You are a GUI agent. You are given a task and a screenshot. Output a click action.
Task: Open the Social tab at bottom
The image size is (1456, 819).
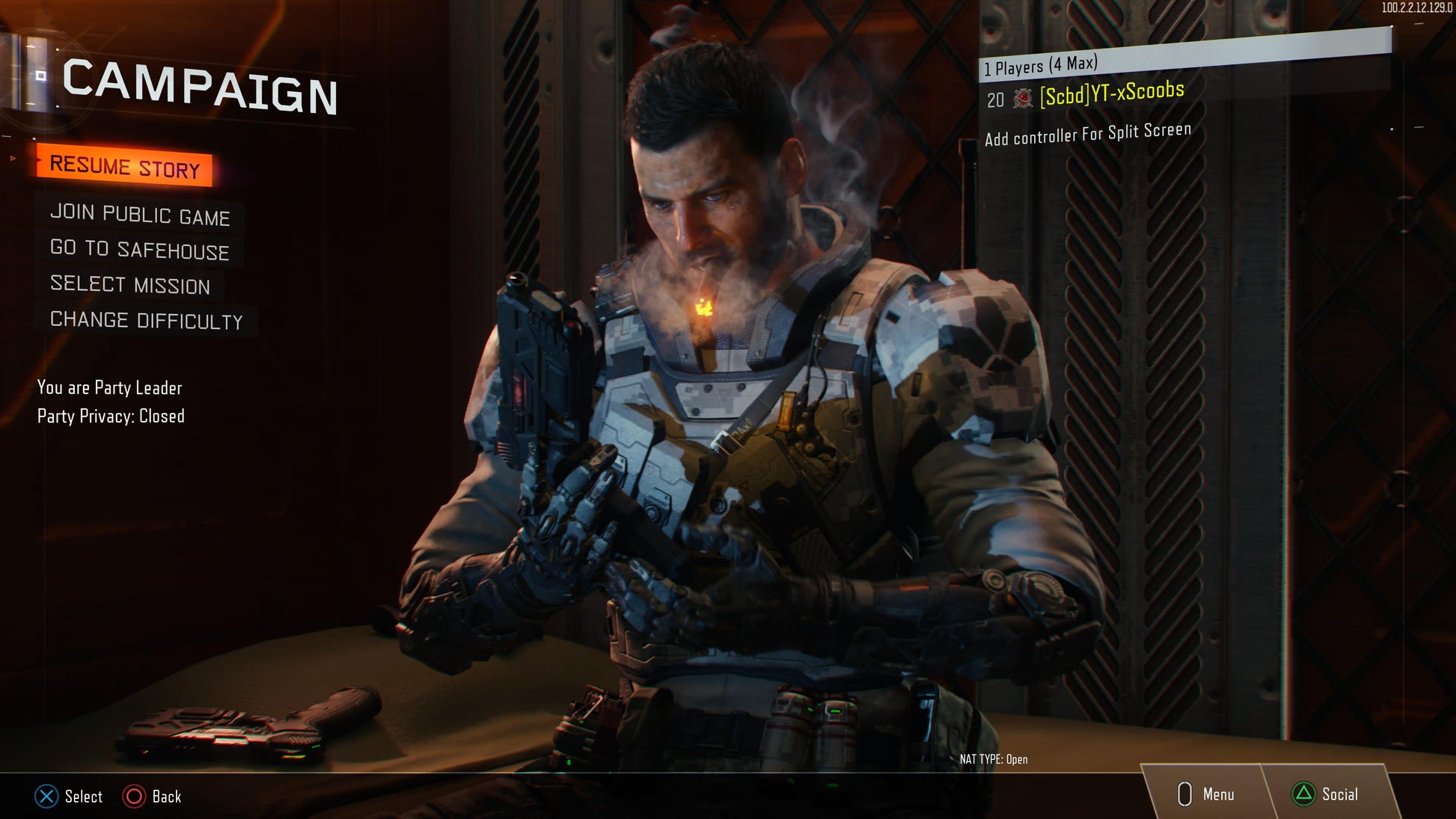click(1326, 794)
